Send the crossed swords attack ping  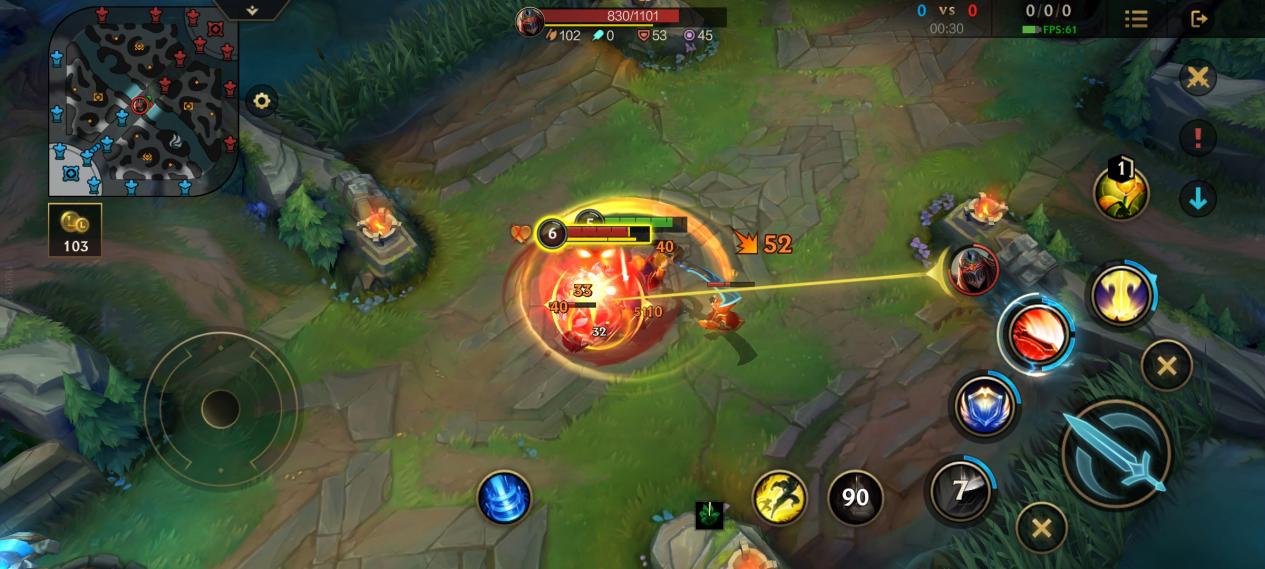click(x=1198, y=78)
